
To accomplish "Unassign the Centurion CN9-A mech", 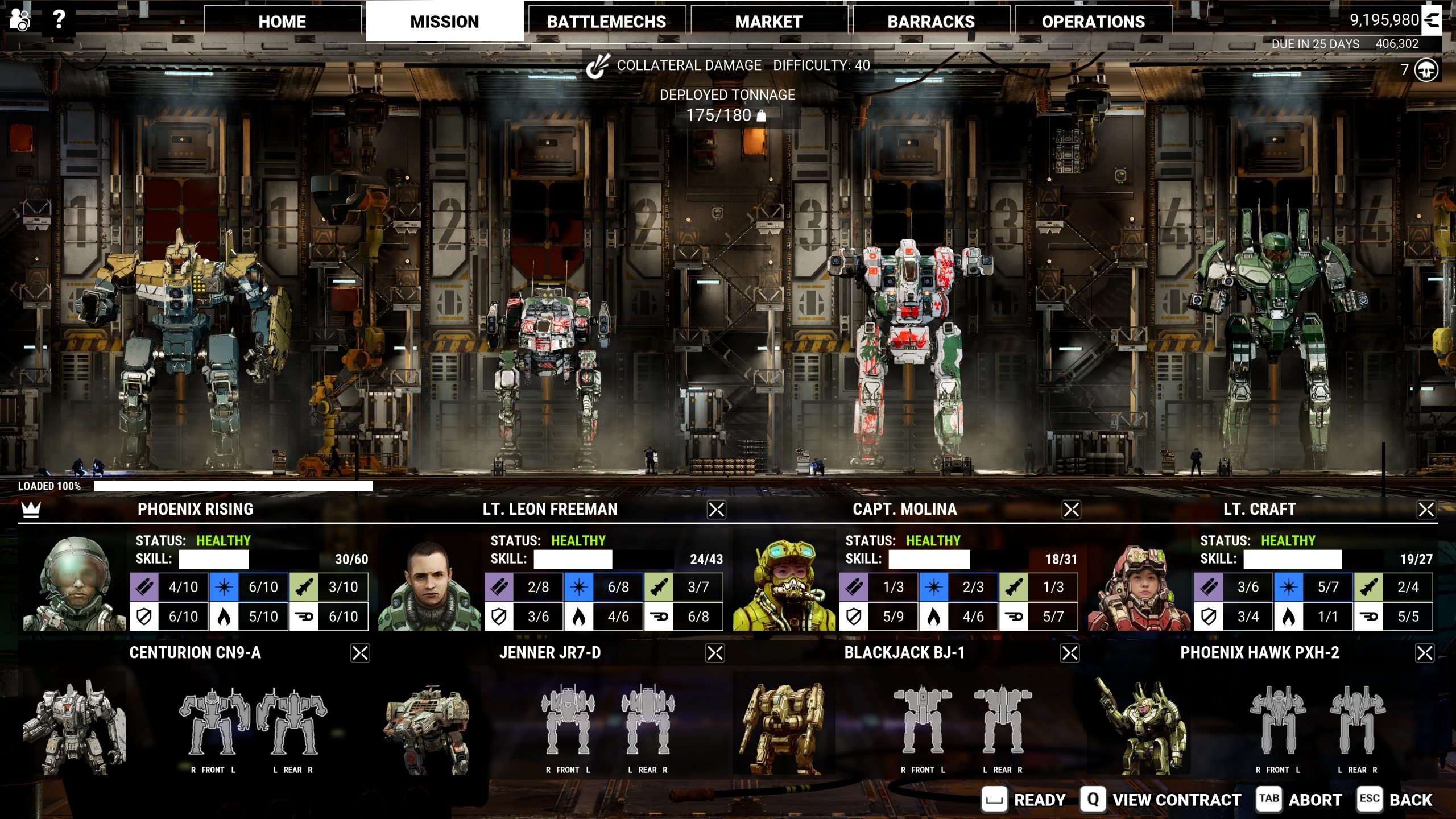I will tap(360, 653).
